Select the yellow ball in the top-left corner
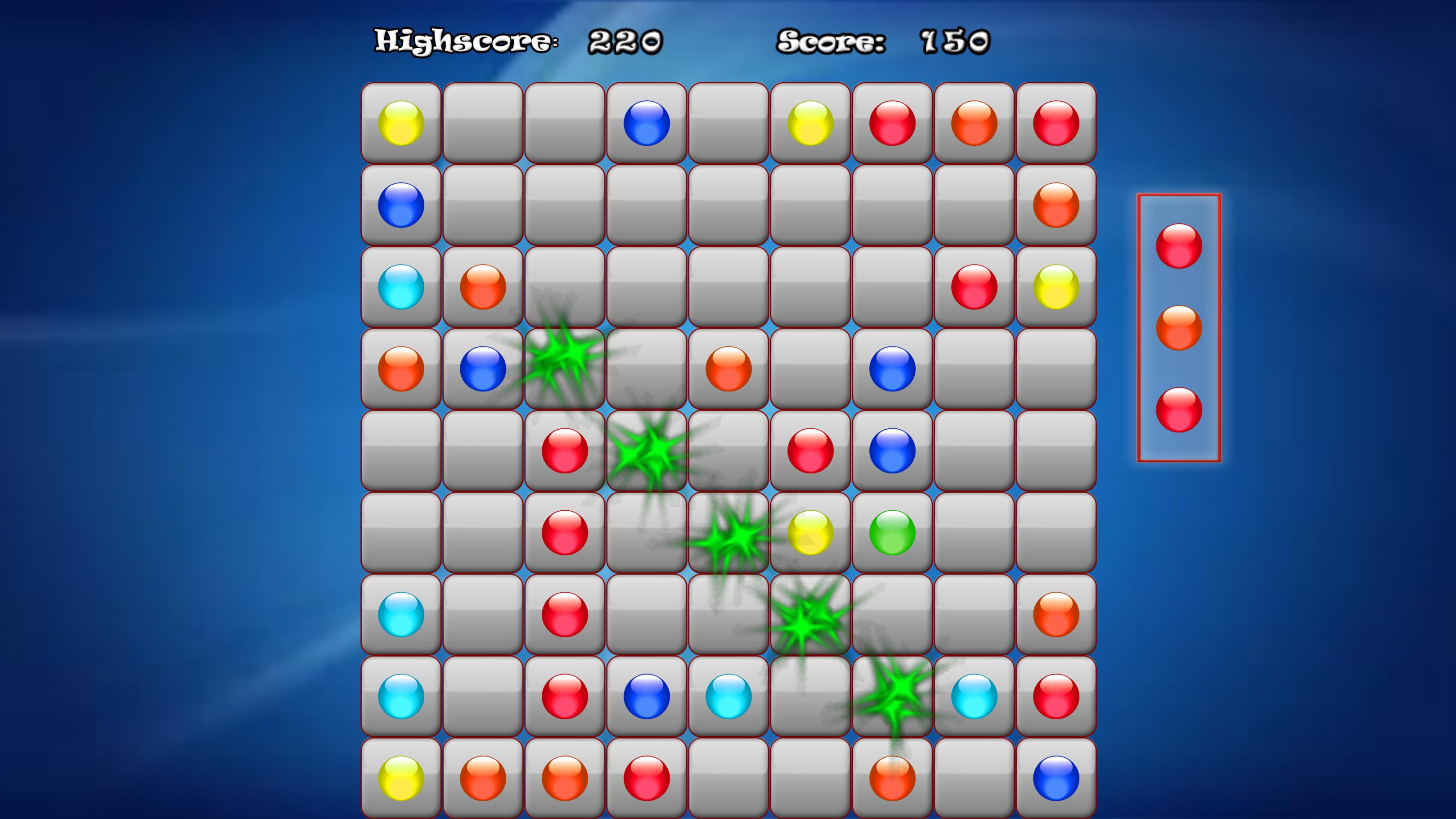Viewport: 1456px width, 819px height. [x=402, y=123]
